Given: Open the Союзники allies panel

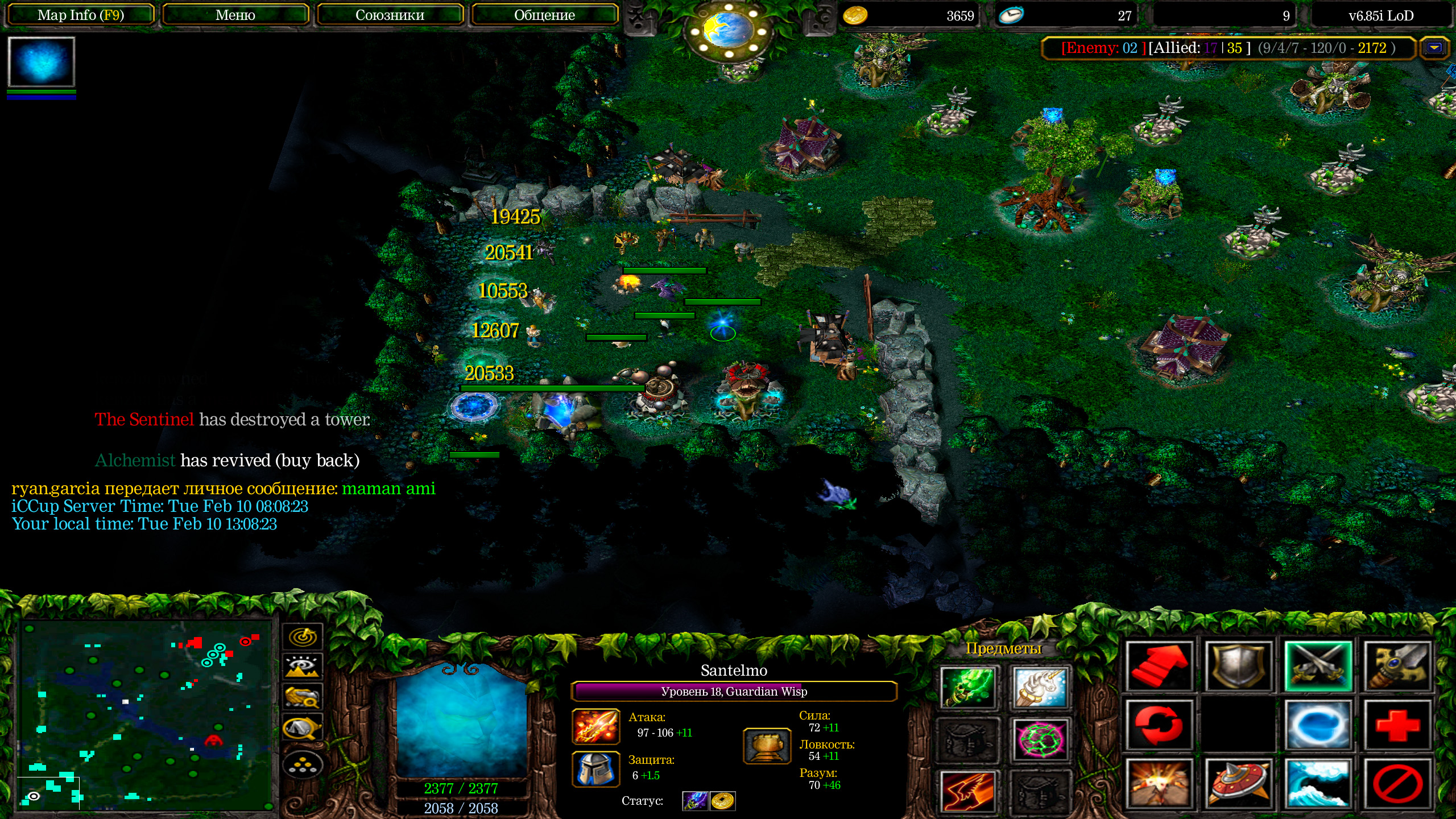Looking at the screenshot, I should coord(390,15).
